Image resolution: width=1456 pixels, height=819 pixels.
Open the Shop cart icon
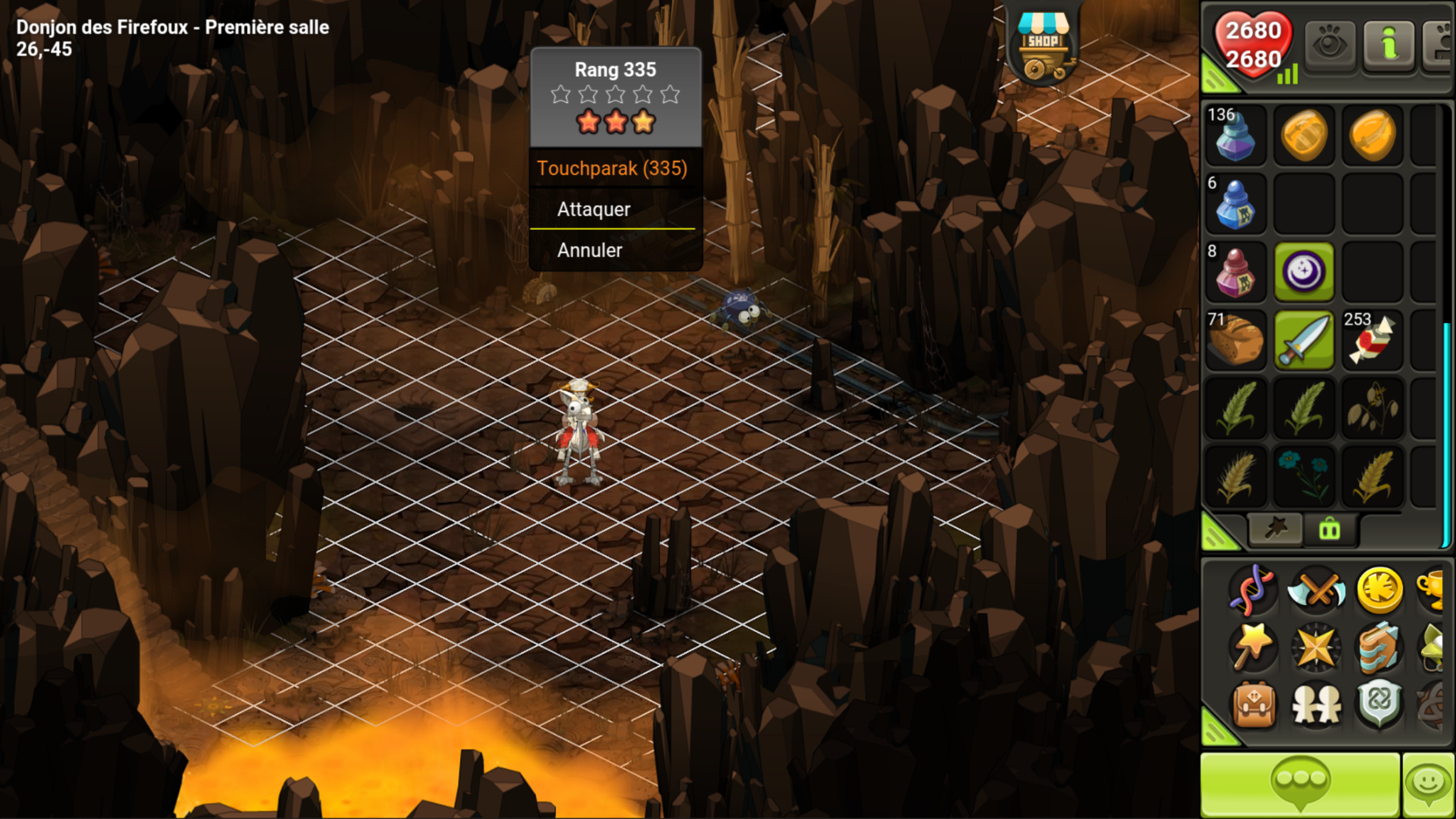[1043, 47]
